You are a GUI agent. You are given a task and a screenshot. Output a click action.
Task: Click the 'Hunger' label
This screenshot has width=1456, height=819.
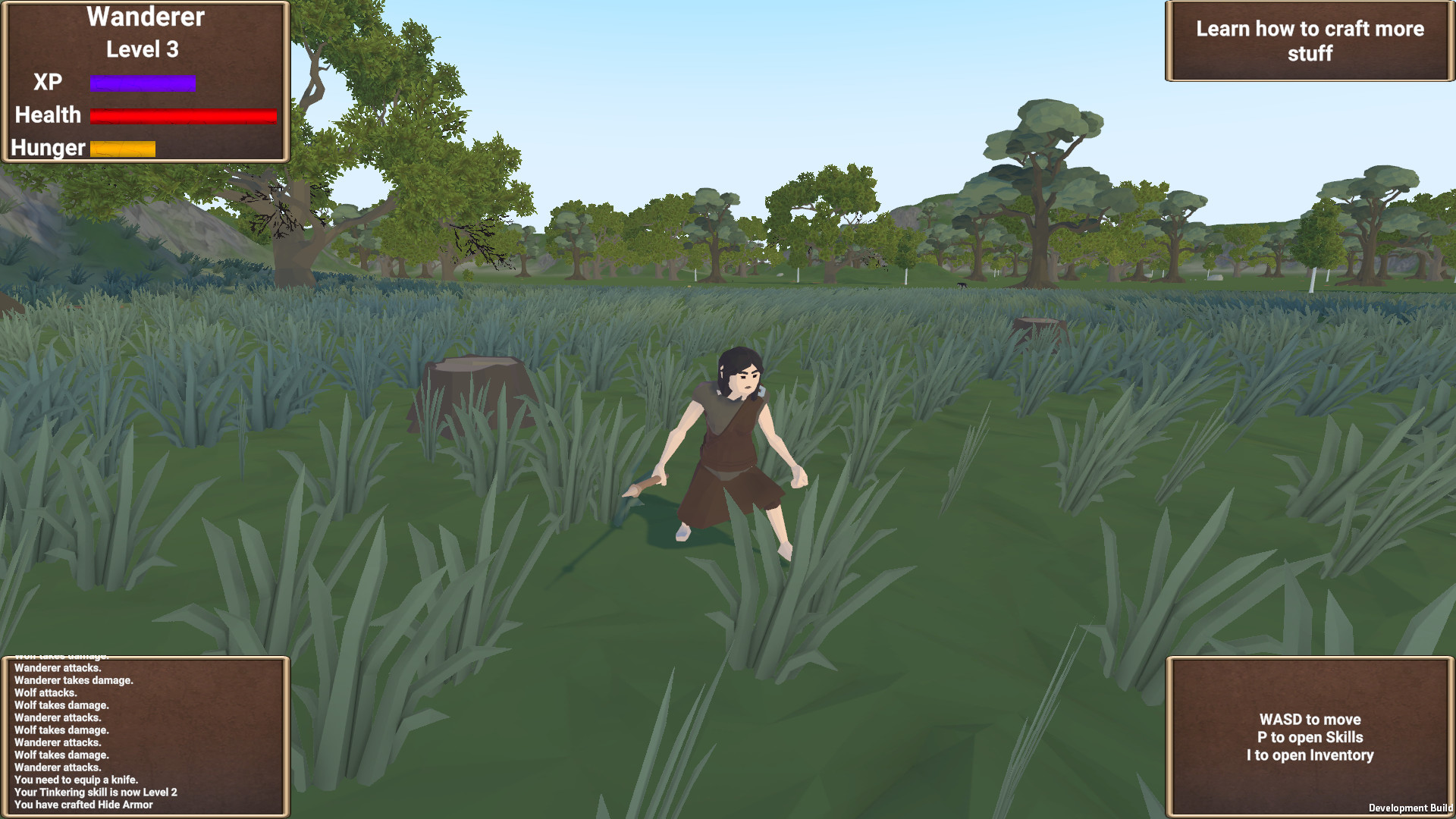point(47,147)
